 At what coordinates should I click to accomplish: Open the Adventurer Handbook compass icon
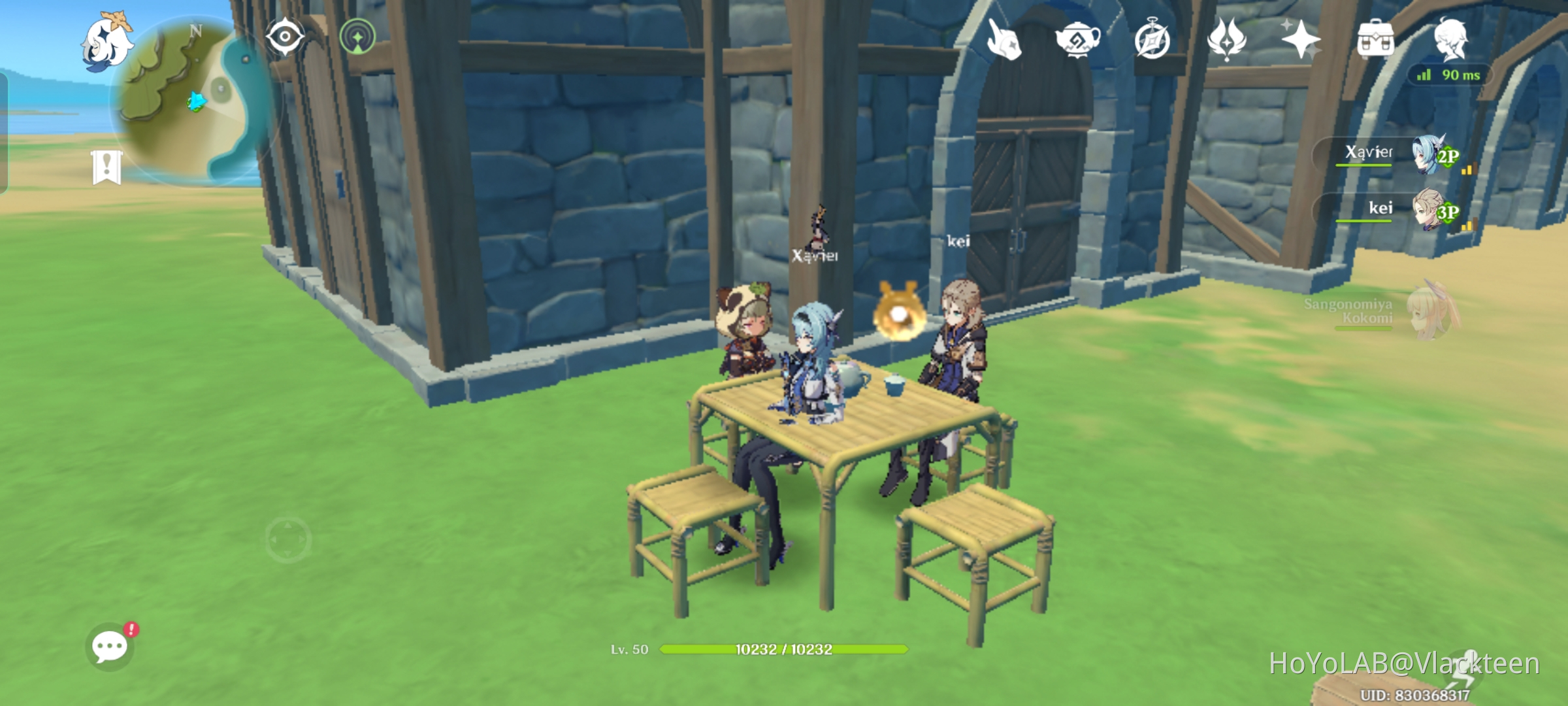click(1152, 41)
